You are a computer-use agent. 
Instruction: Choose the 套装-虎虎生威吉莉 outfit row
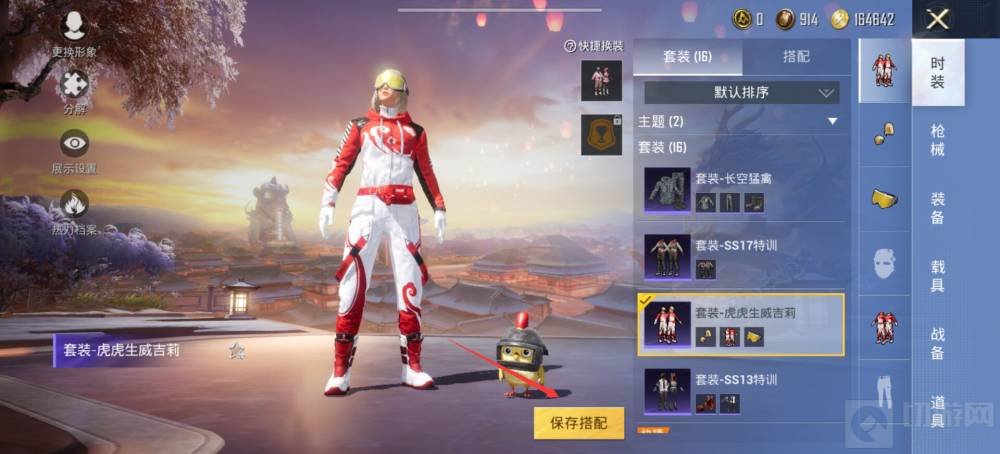[742, 324]
